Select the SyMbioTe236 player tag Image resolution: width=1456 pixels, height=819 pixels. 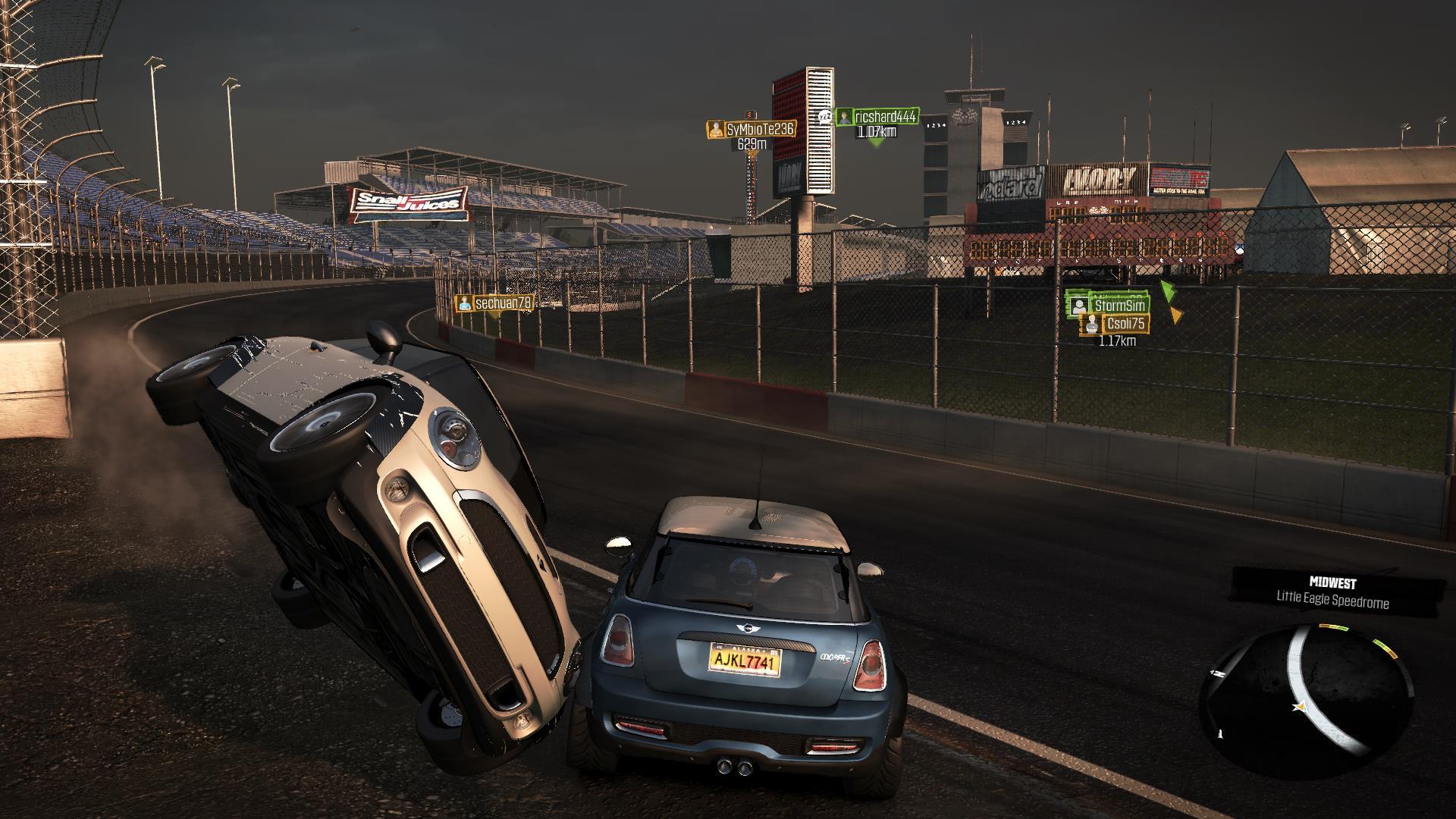tap(751, 130)
